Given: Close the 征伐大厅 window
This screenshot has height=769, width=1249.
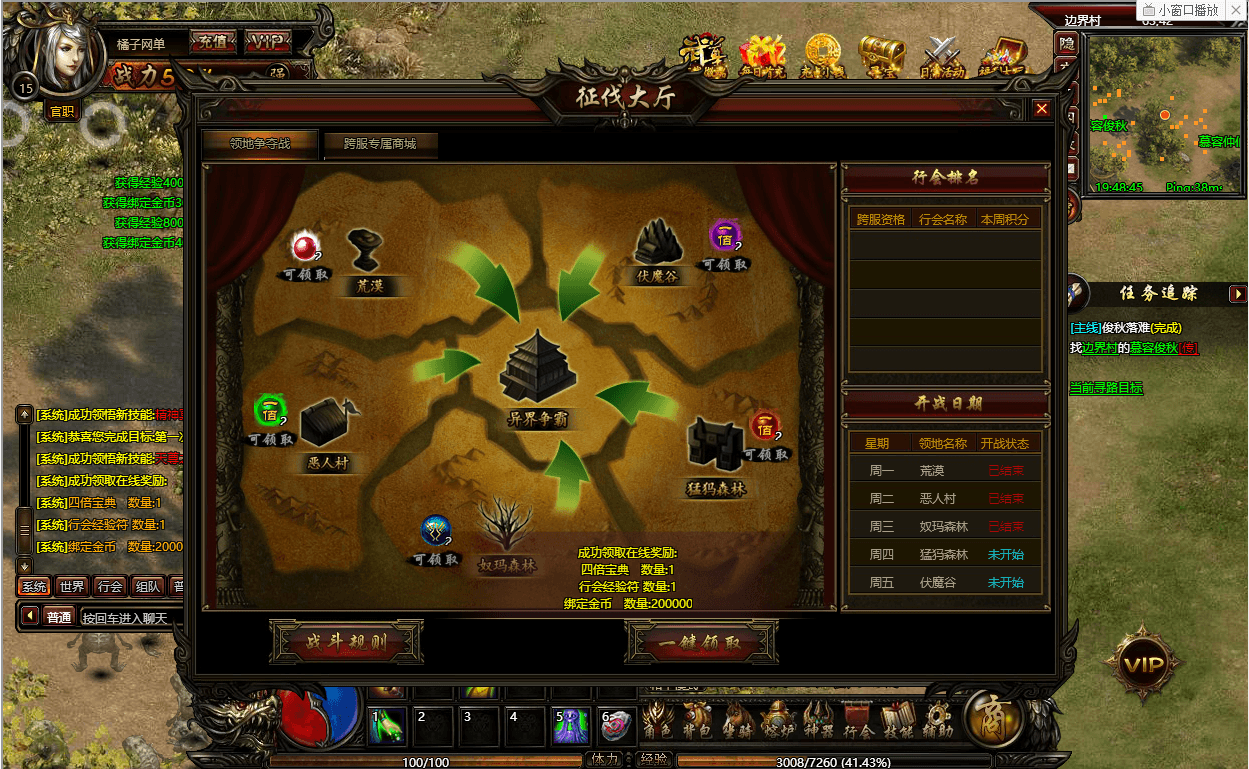Looking at the screenshot, I should point(1042,109).
